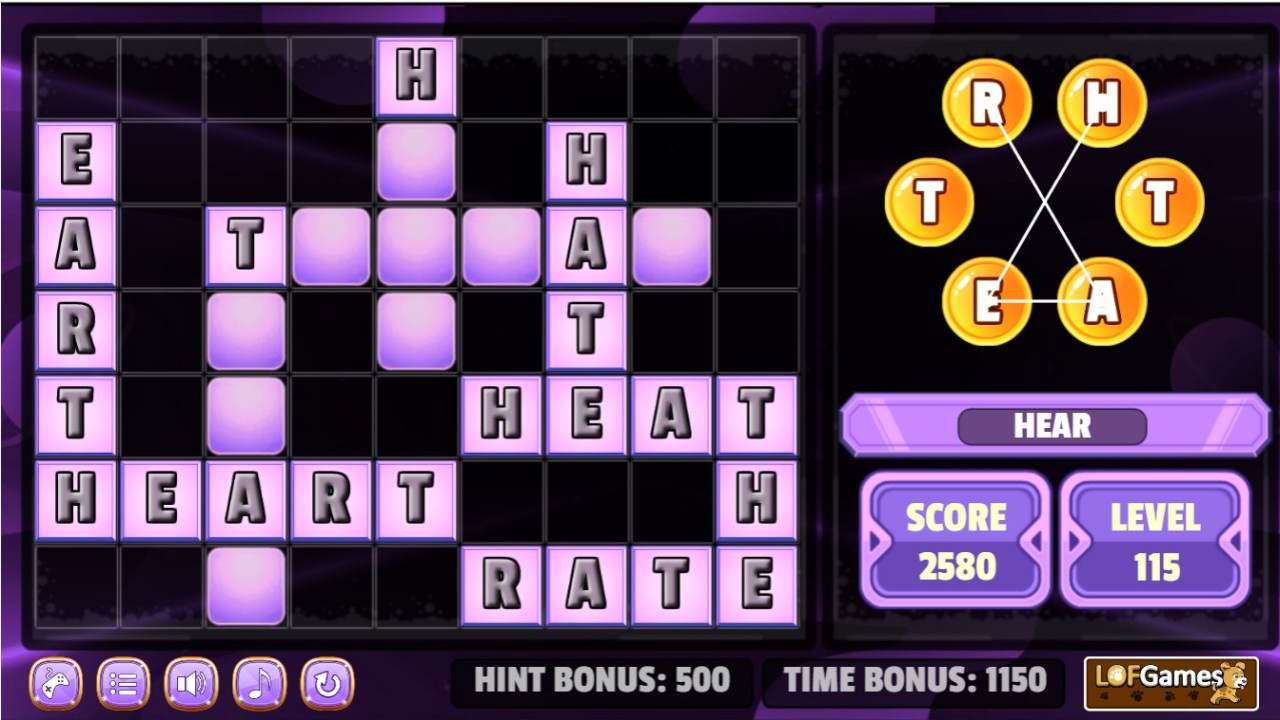This screenshot has height=720, width=1280.
Task: Click the restart level icon
Action: point(326,683)
